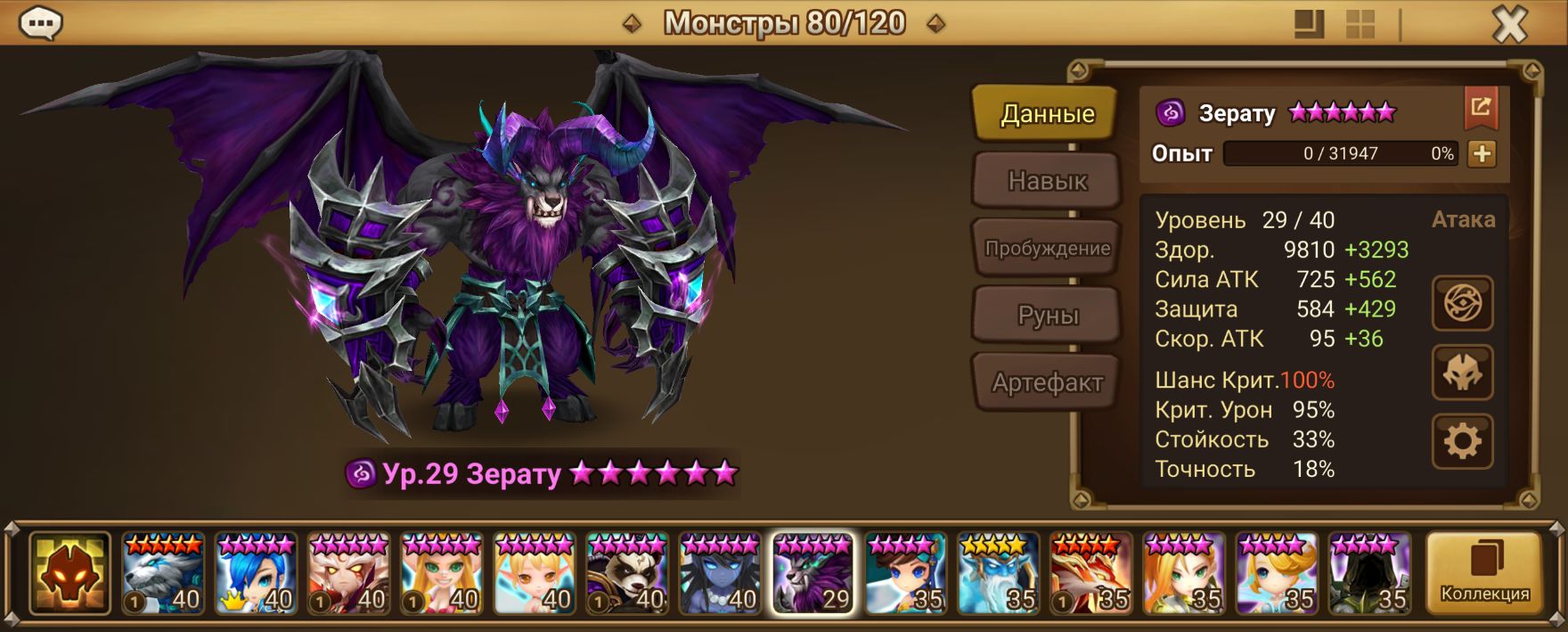Activate the eye emblem icon button
The image size is (1568, 632).
tap(1462, 304)
